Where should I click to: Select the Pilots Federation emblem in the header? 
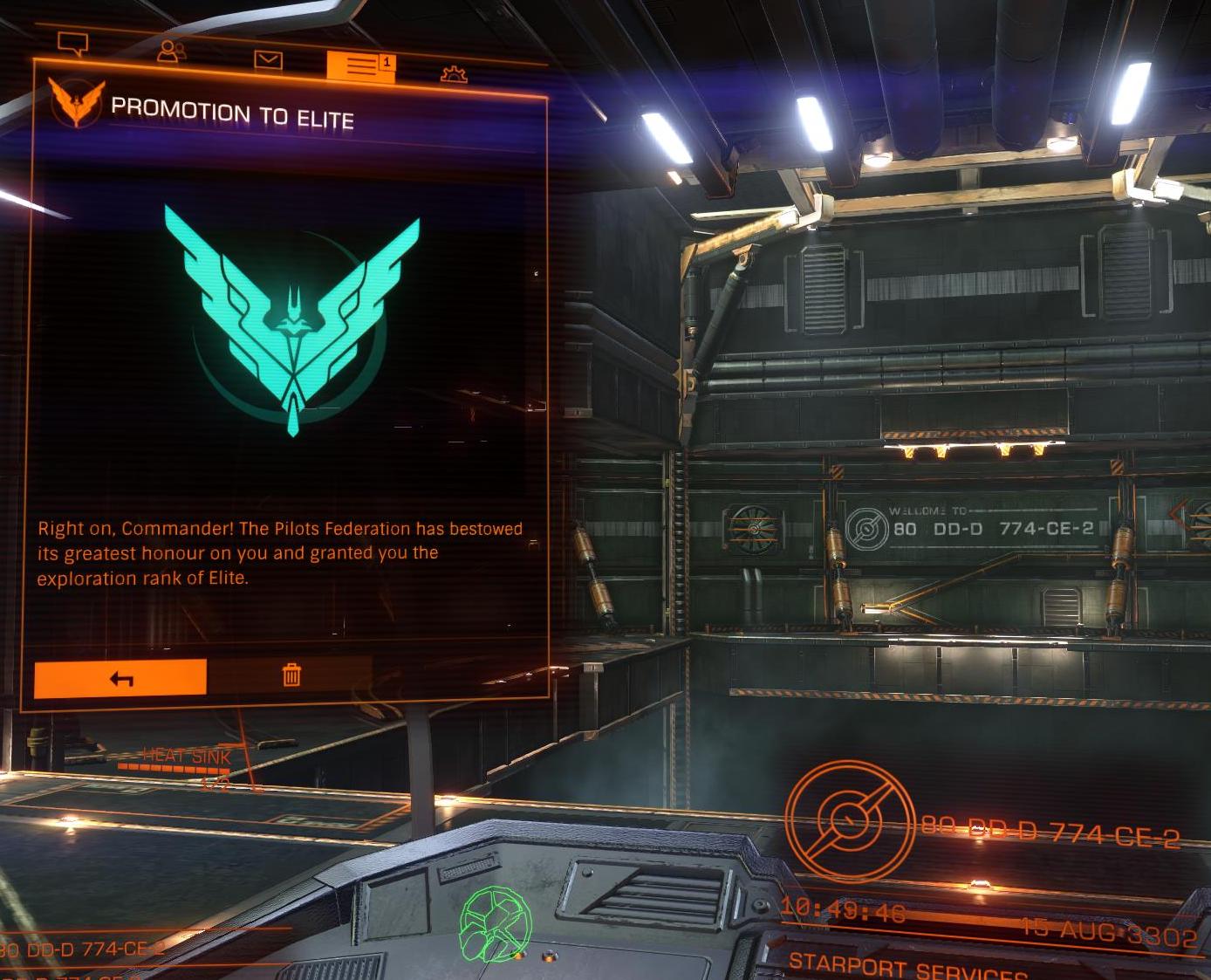click(x=78, y=100)
